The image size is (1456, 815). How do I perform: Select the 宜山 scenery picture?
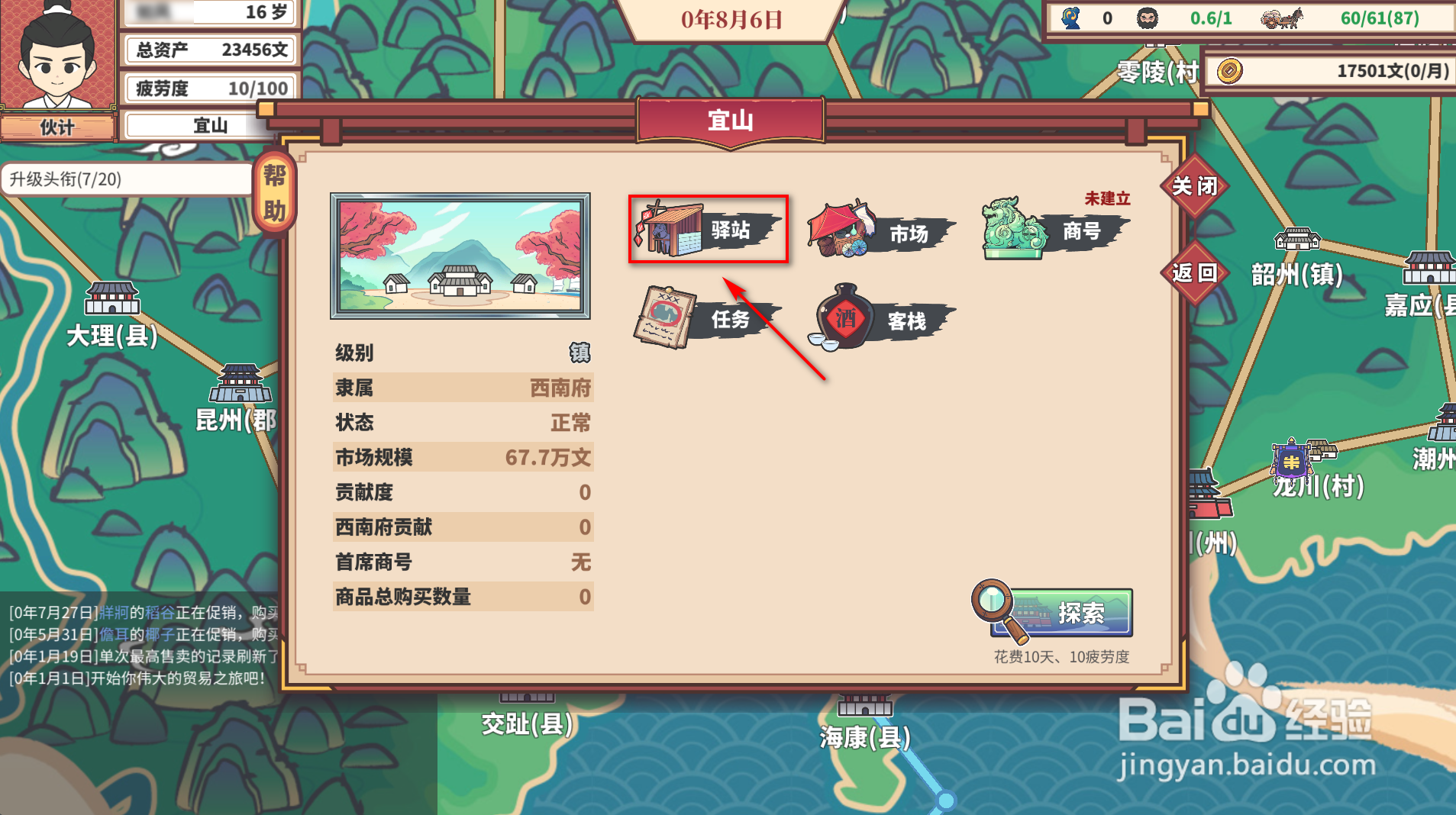point(460,256)
